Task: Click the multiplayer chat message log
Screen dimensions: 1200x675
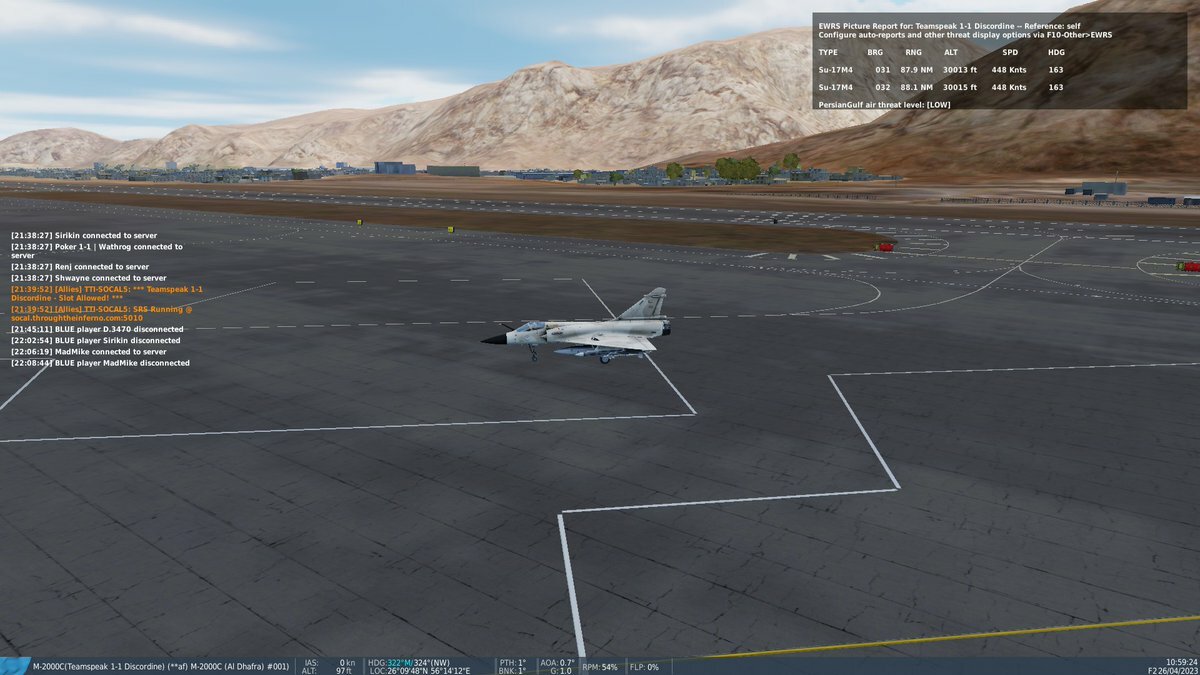Action: click(105, 298)
